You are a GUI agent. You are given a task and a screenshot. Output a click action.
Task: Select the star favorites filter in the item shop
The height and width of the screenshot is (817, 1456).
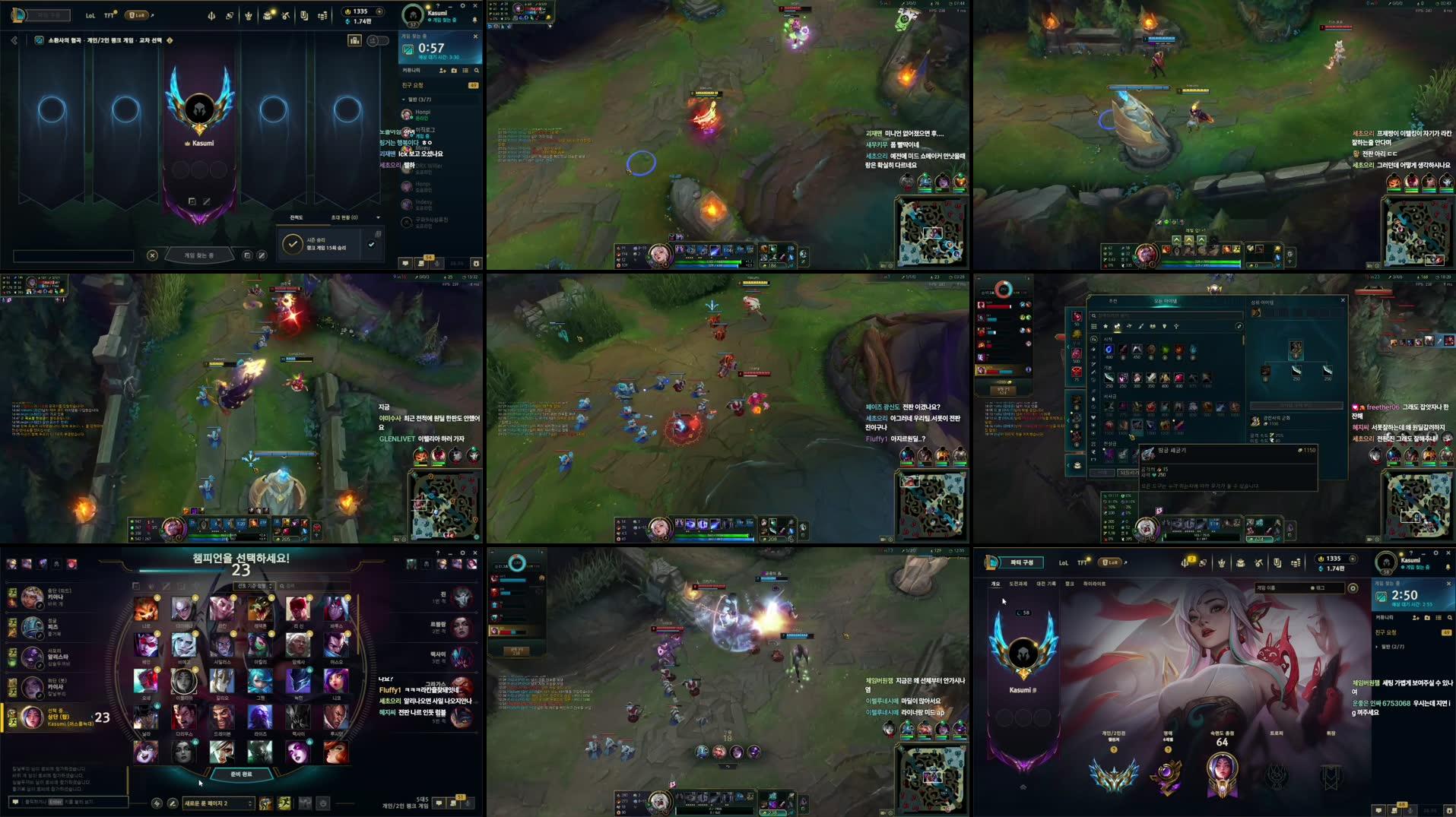1105,327
